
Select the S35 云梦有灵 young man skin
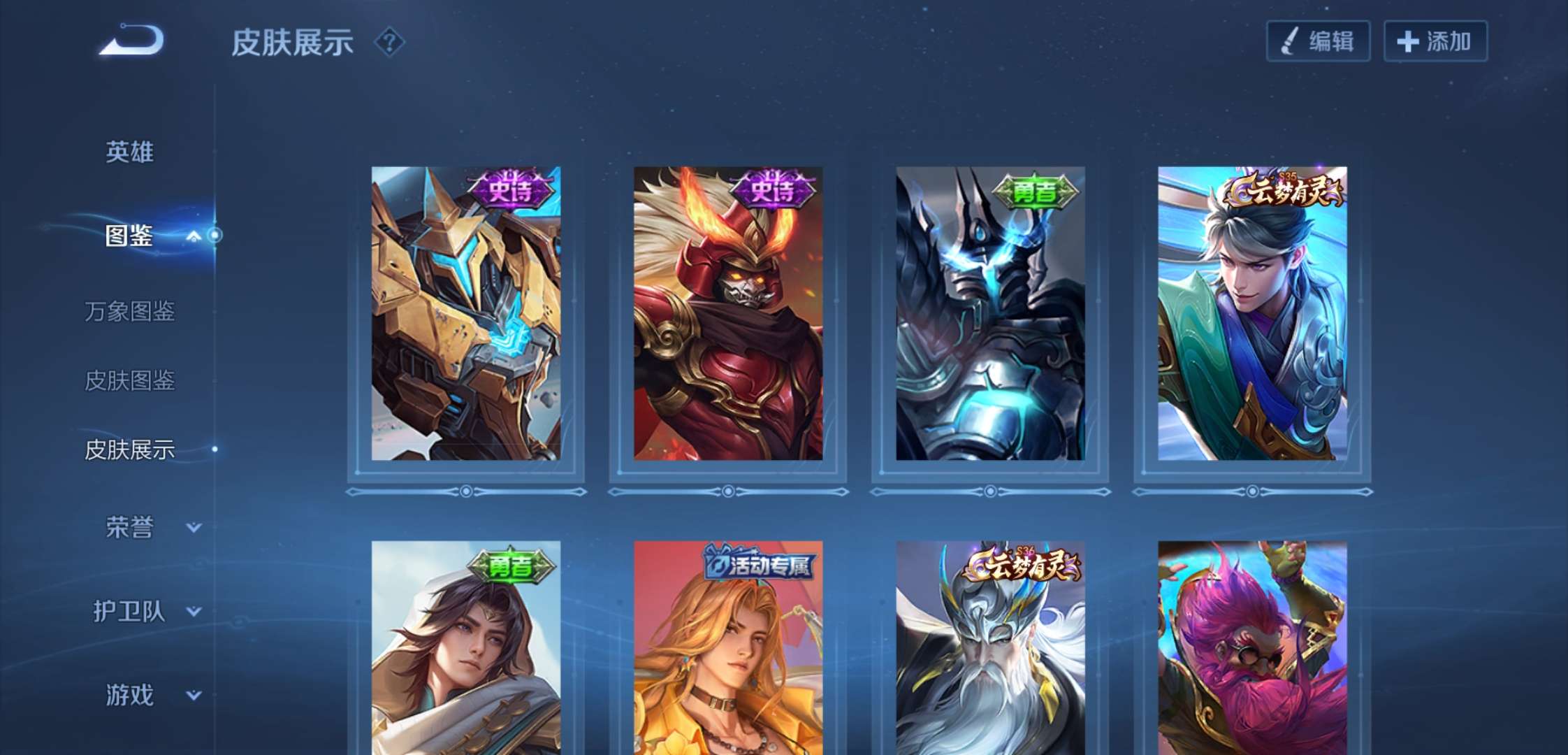click(x=1252, y=313)
